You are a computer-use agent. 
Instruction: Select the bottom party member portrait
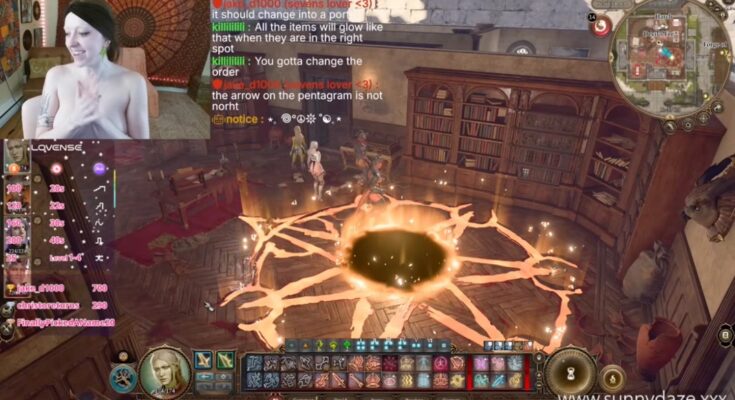[x=17, y=271]
